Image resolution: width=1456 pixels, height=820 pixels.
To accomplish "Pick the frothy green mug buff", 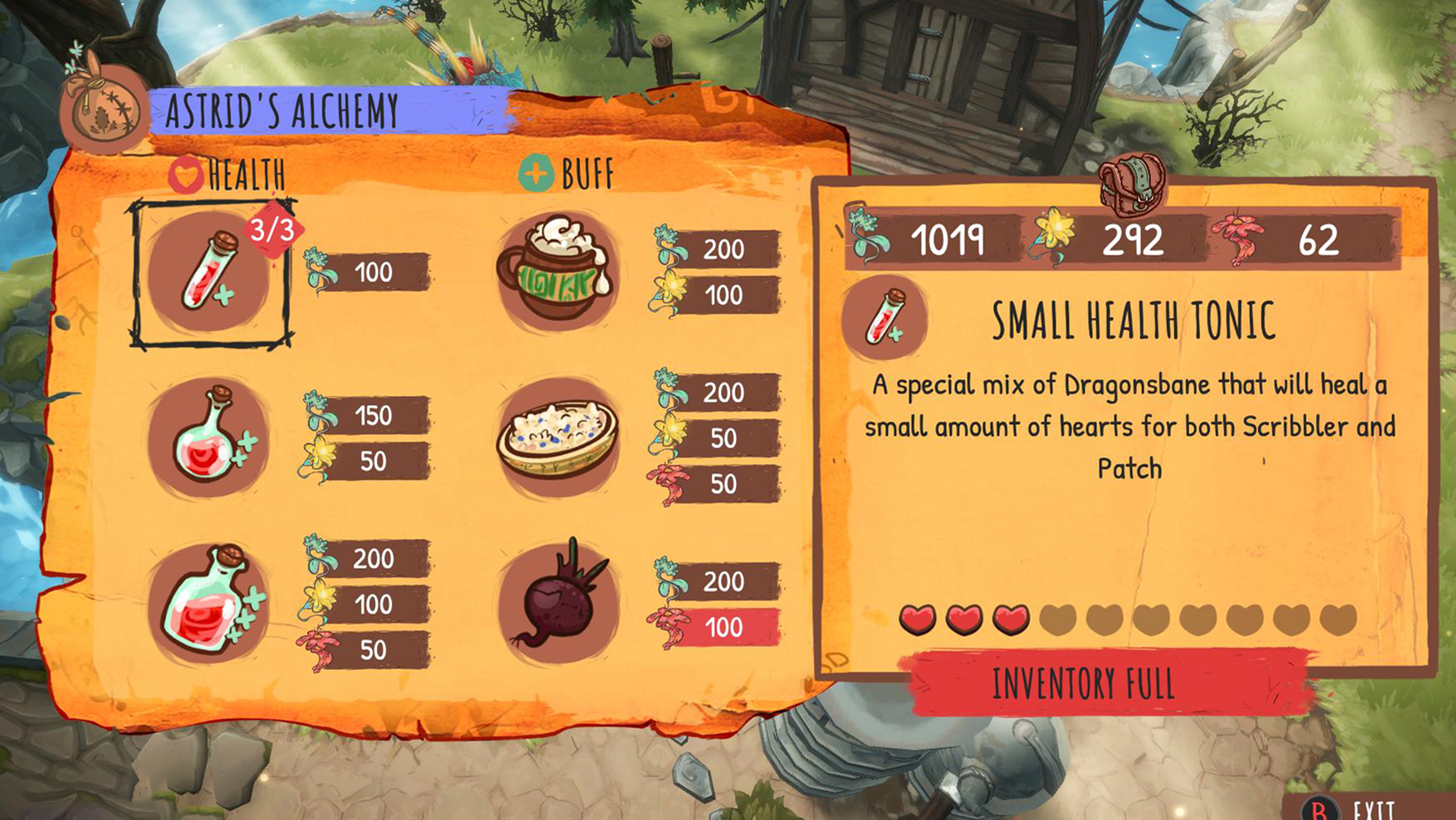I will coord(557,271).
